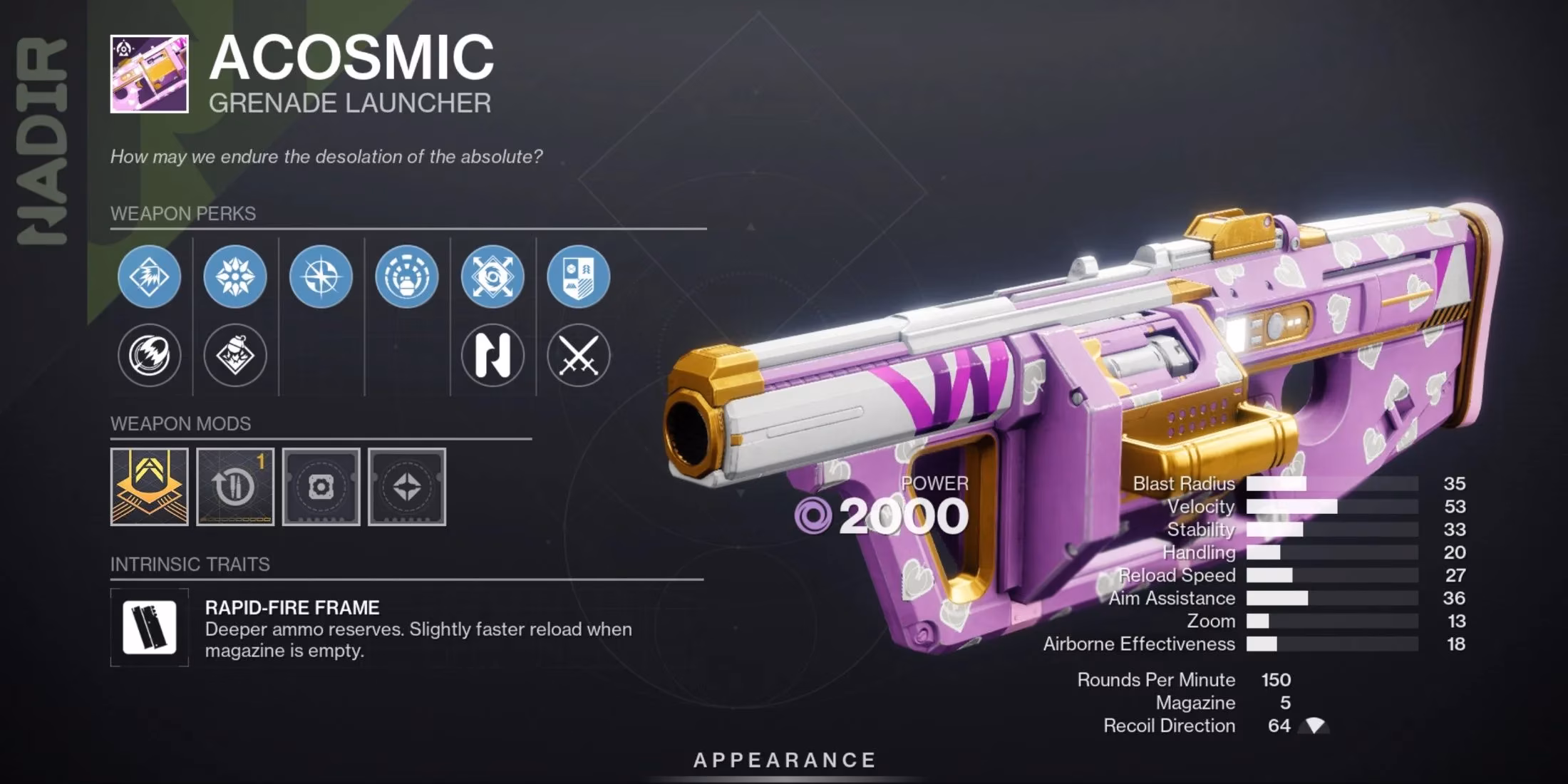Screen dimensions: 1568x784
Task: Select the crossed swords kill tracker perk
Action: tap(579, 356)
